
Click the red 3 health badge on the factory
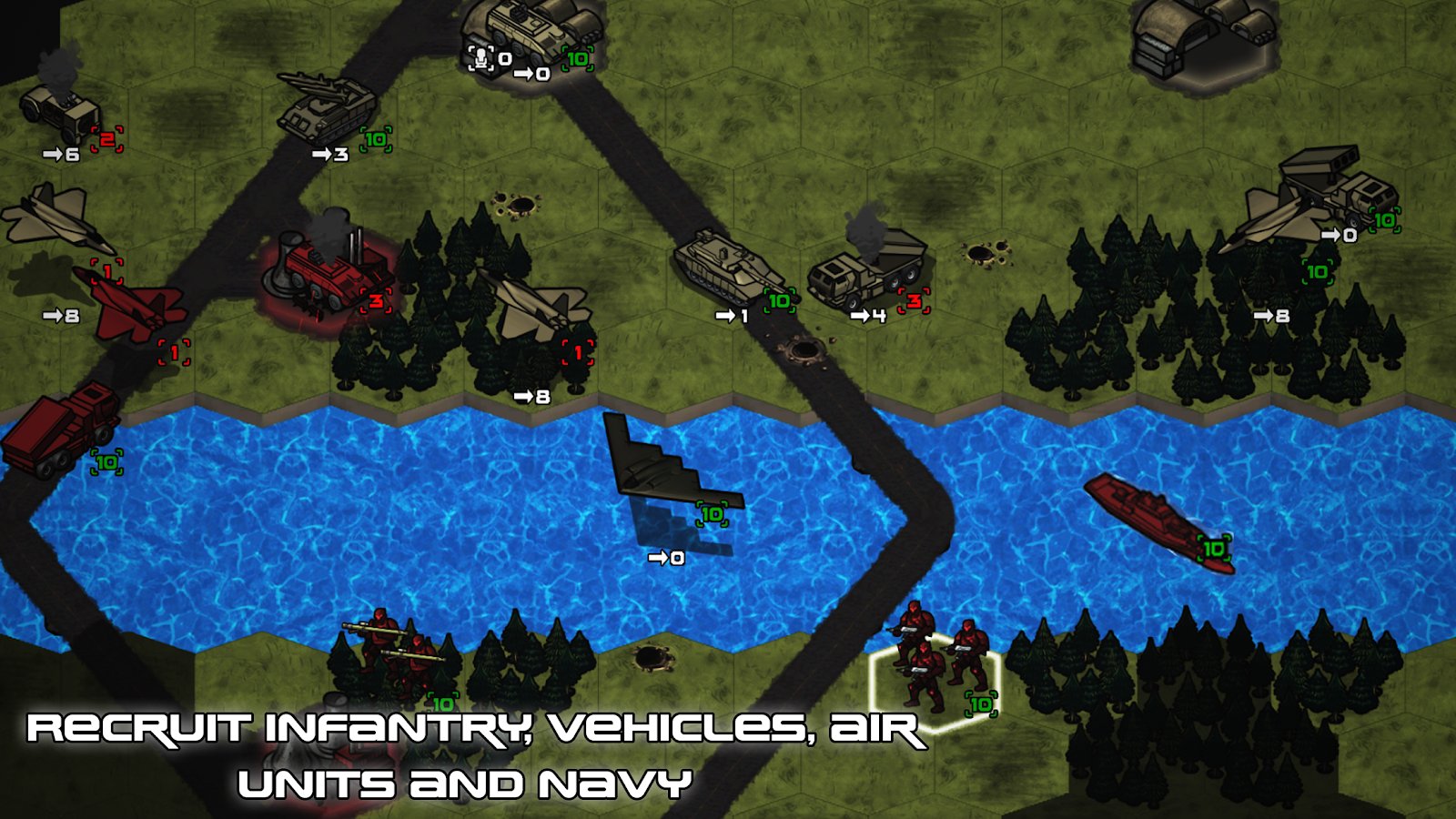pyautogui.click(x=377, y=301)
